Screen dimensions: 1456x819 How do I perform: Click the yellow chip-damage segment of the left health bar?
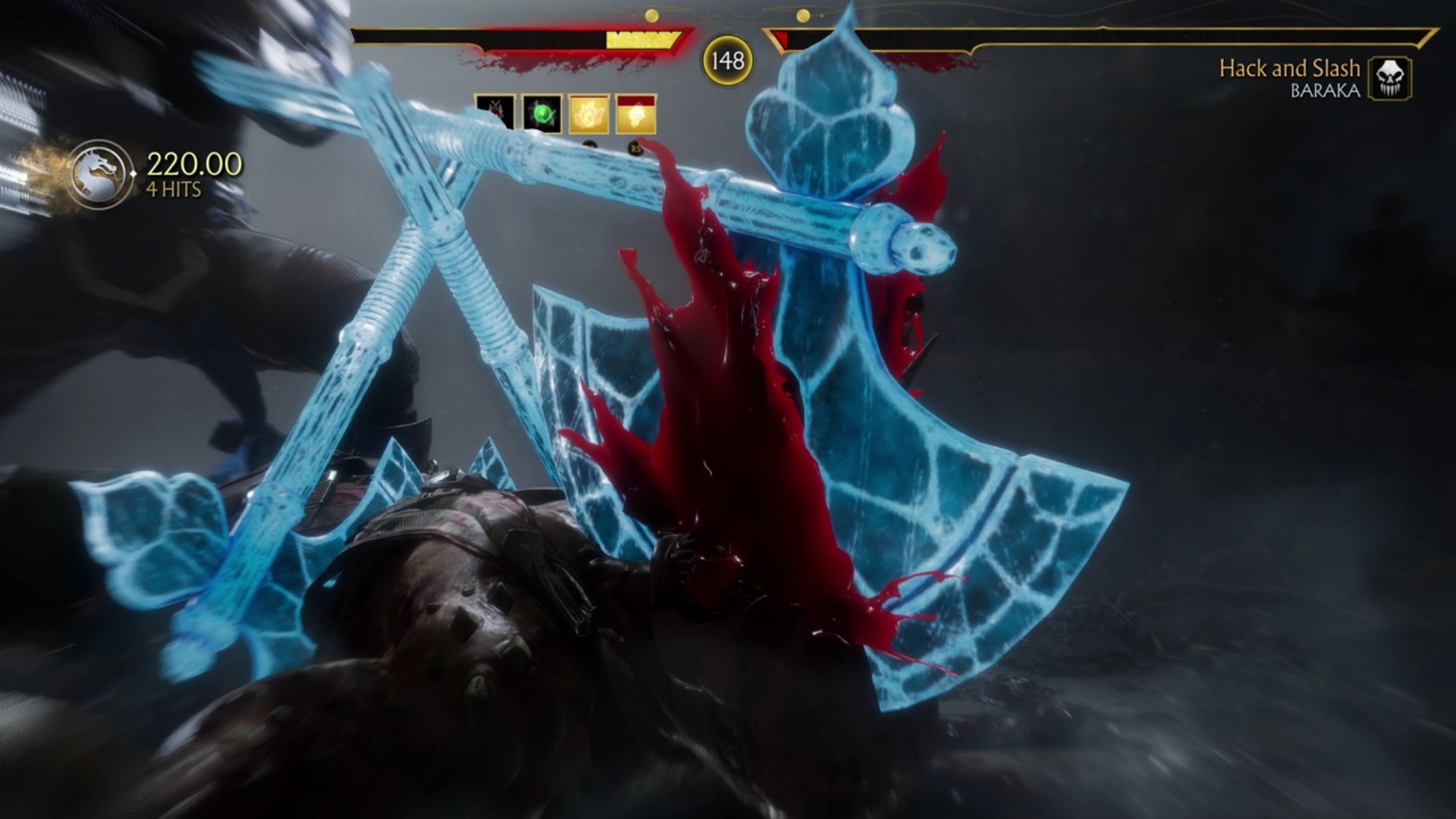click(x=641, y=38)
